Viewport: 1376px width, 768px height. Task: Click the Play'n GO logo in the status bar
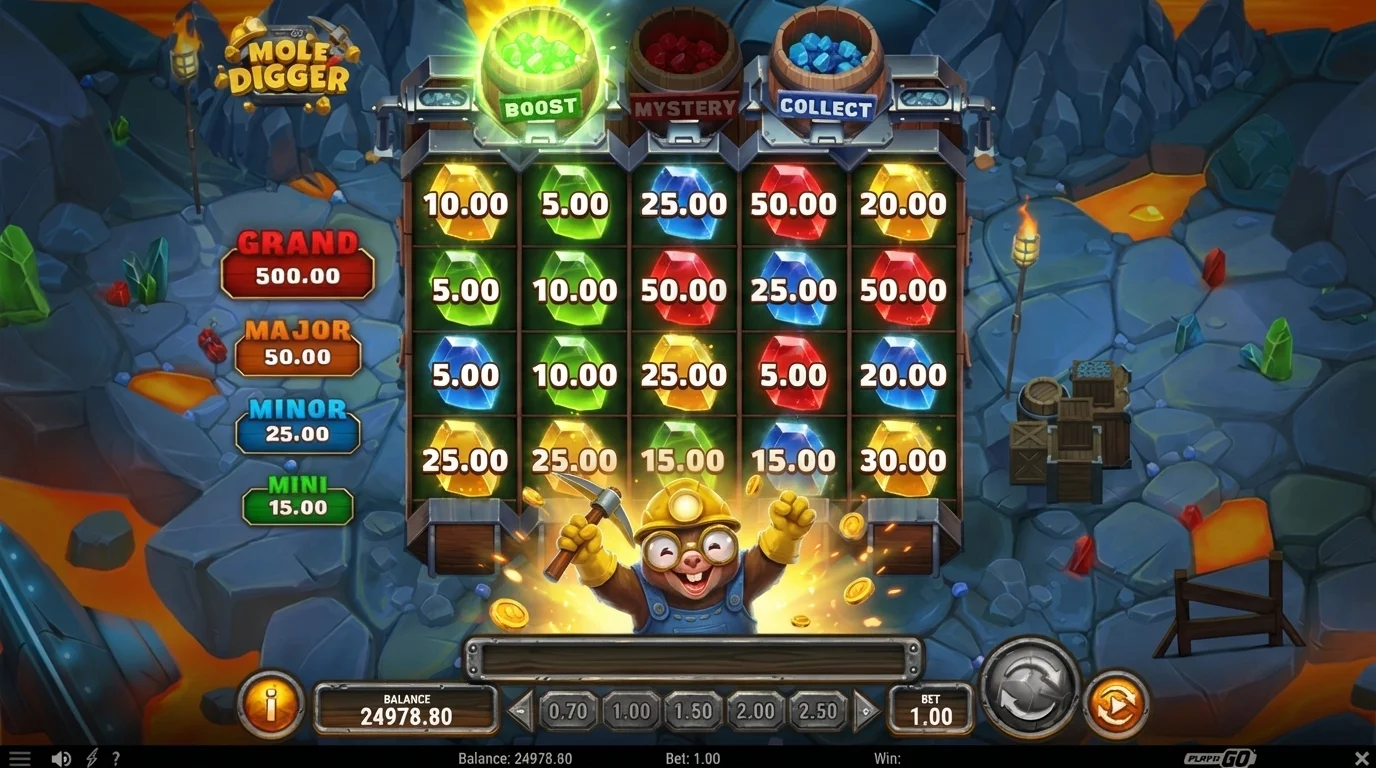[1218, 757]
